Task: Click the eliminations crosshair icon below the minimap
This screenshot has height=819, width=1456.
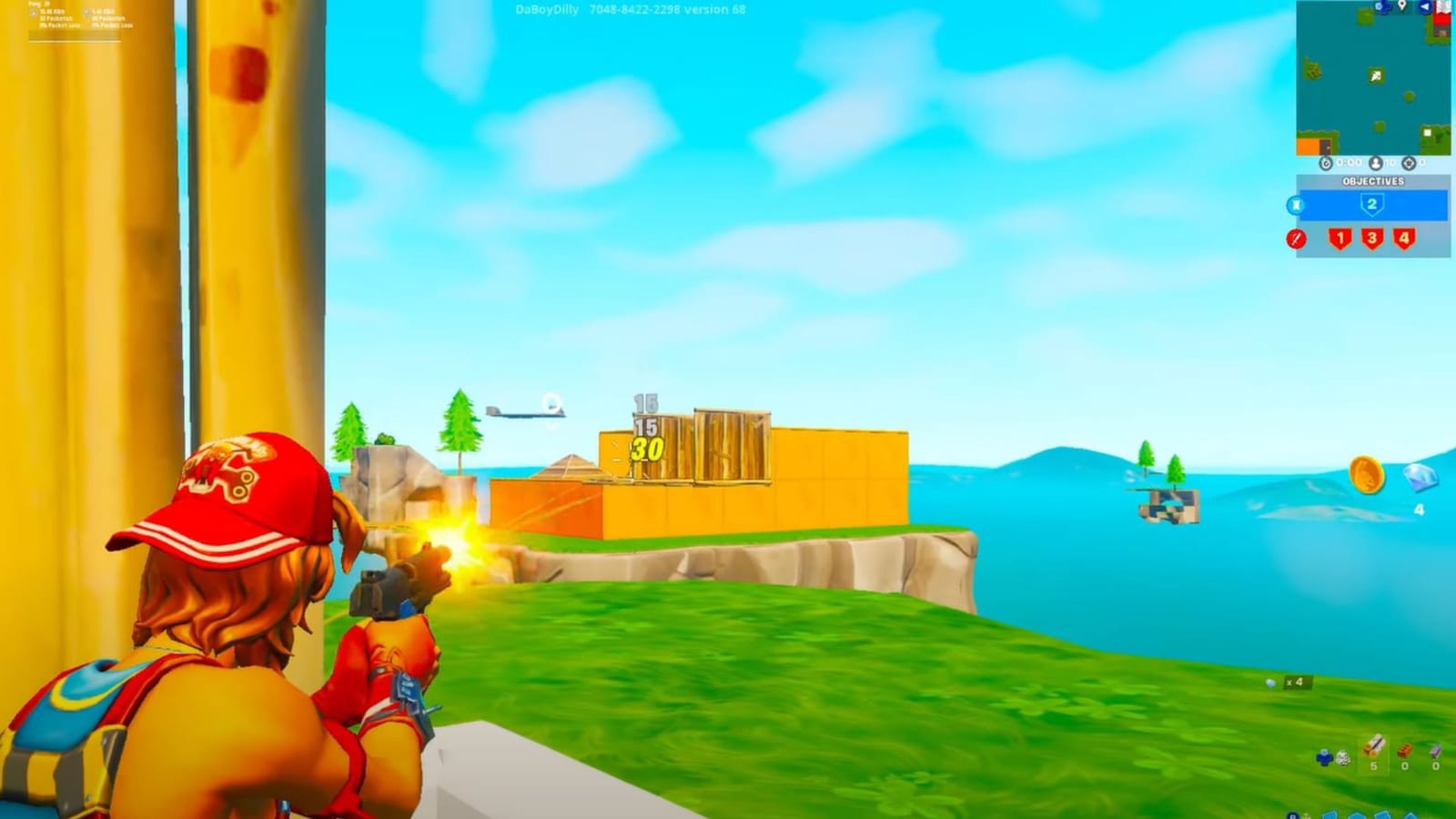Action: [x=1409, y=163]
